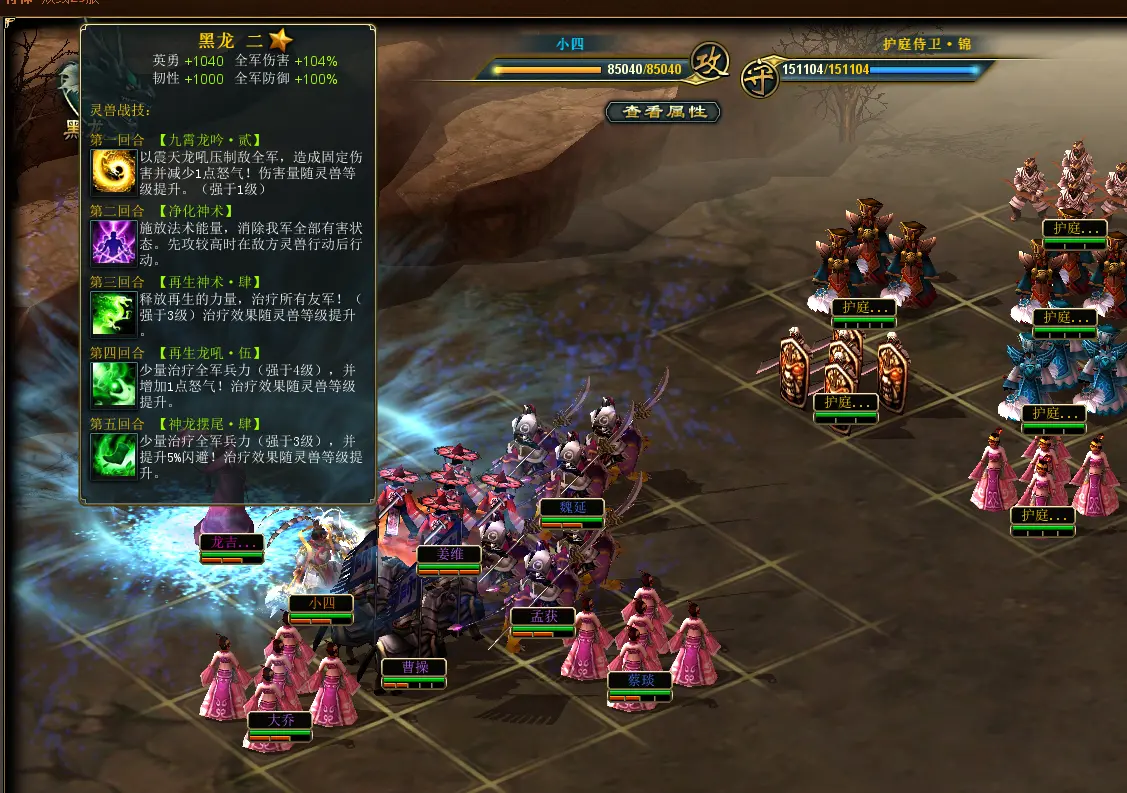The width and height of the screenshot is (1127, 793).
Task: Select the 龙吉 unit name tag
Action: pos(232,542)
